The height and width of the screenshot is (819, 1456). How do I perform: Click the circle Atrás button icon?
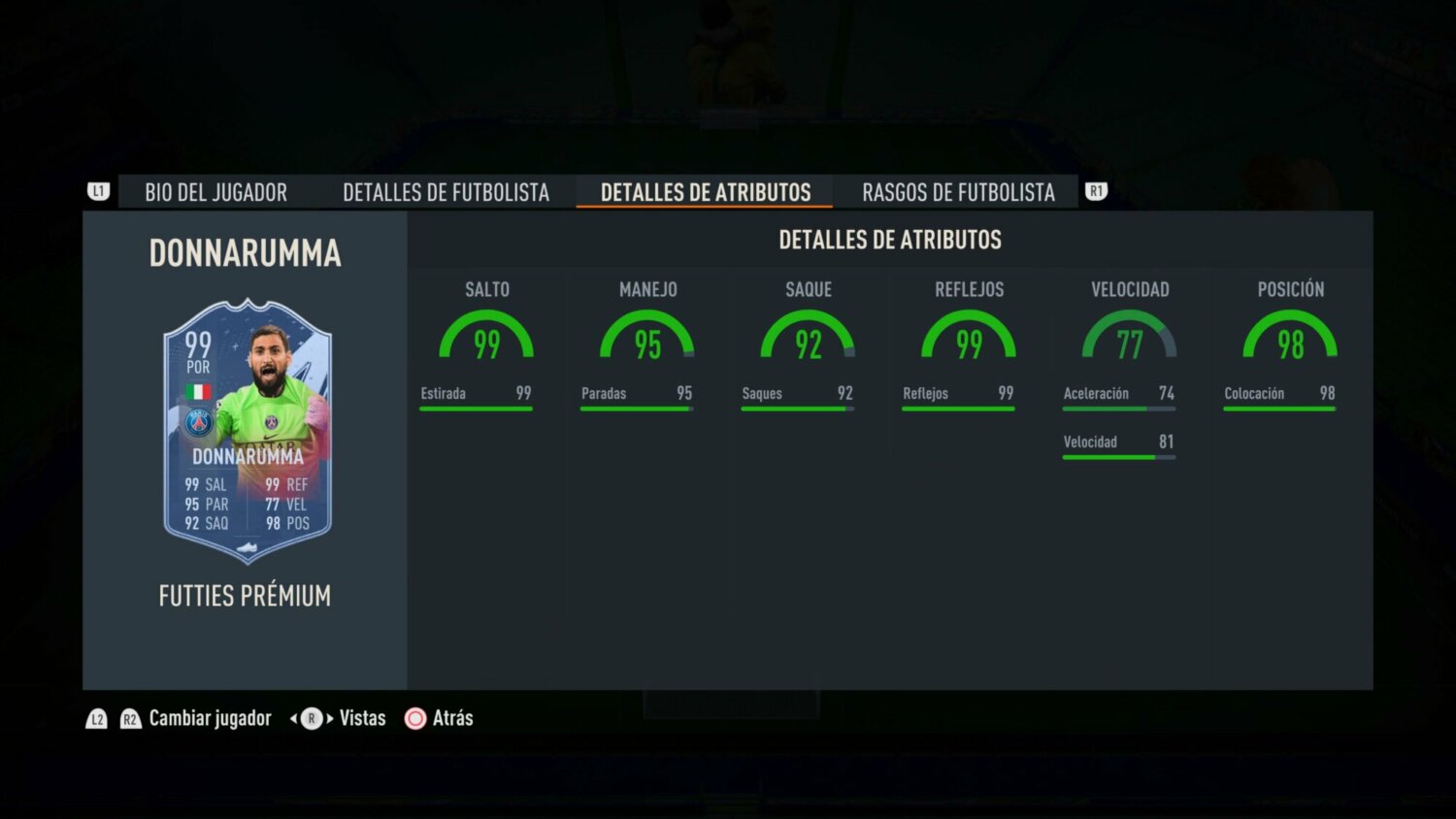415,718
